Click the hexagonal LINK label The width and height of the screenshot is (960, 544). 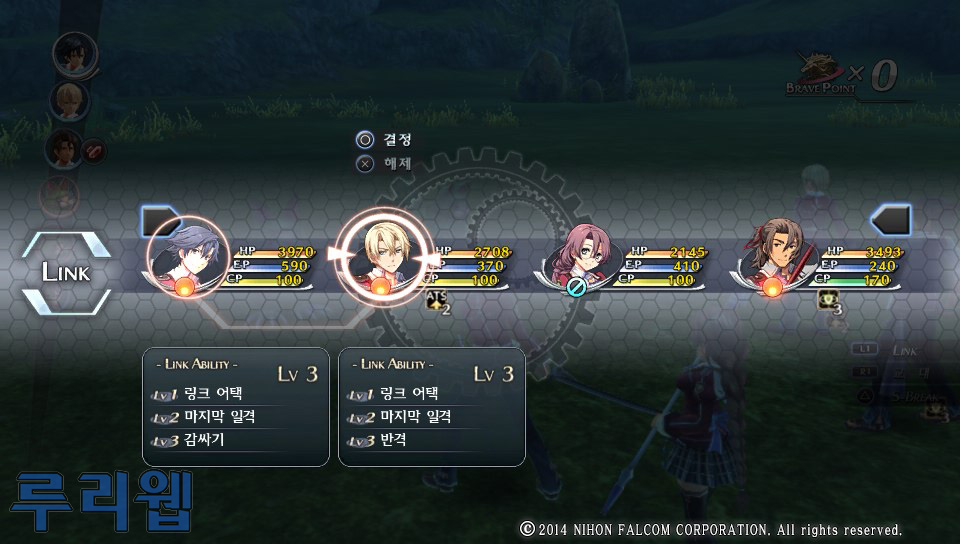pos(66,272)
